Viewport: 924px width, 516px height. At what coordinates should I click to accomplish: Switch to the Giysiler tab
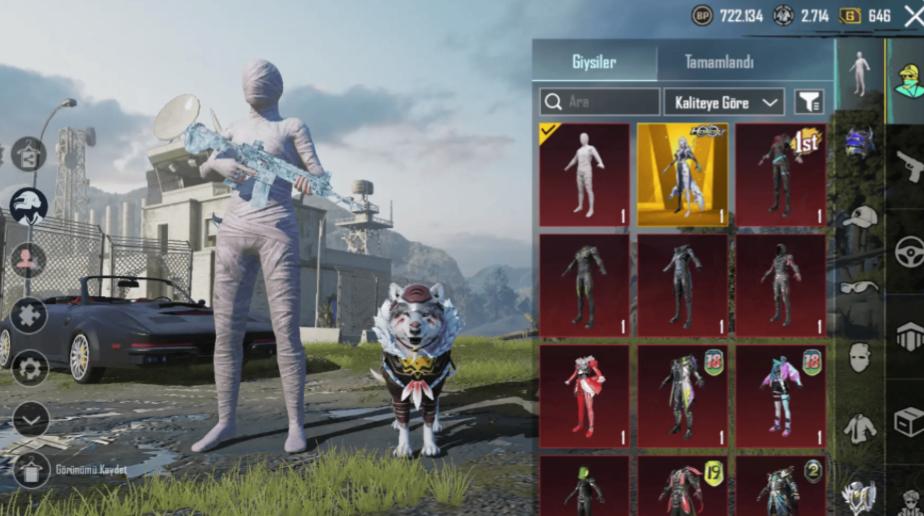pyautogui.click(x=594, y=62)
